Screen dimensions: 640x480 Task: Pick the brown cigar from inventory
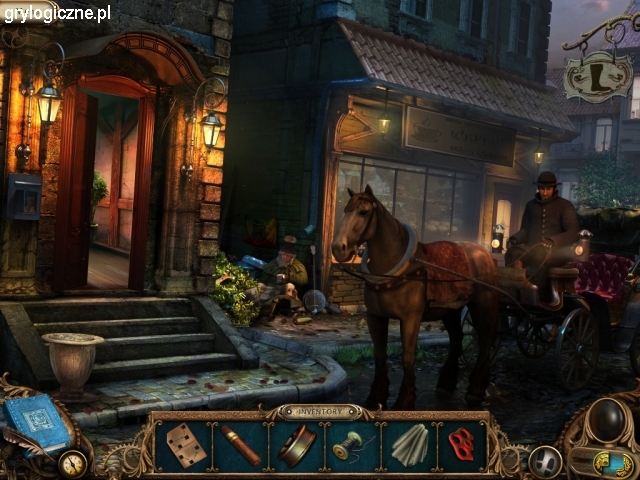pos(241,445)
